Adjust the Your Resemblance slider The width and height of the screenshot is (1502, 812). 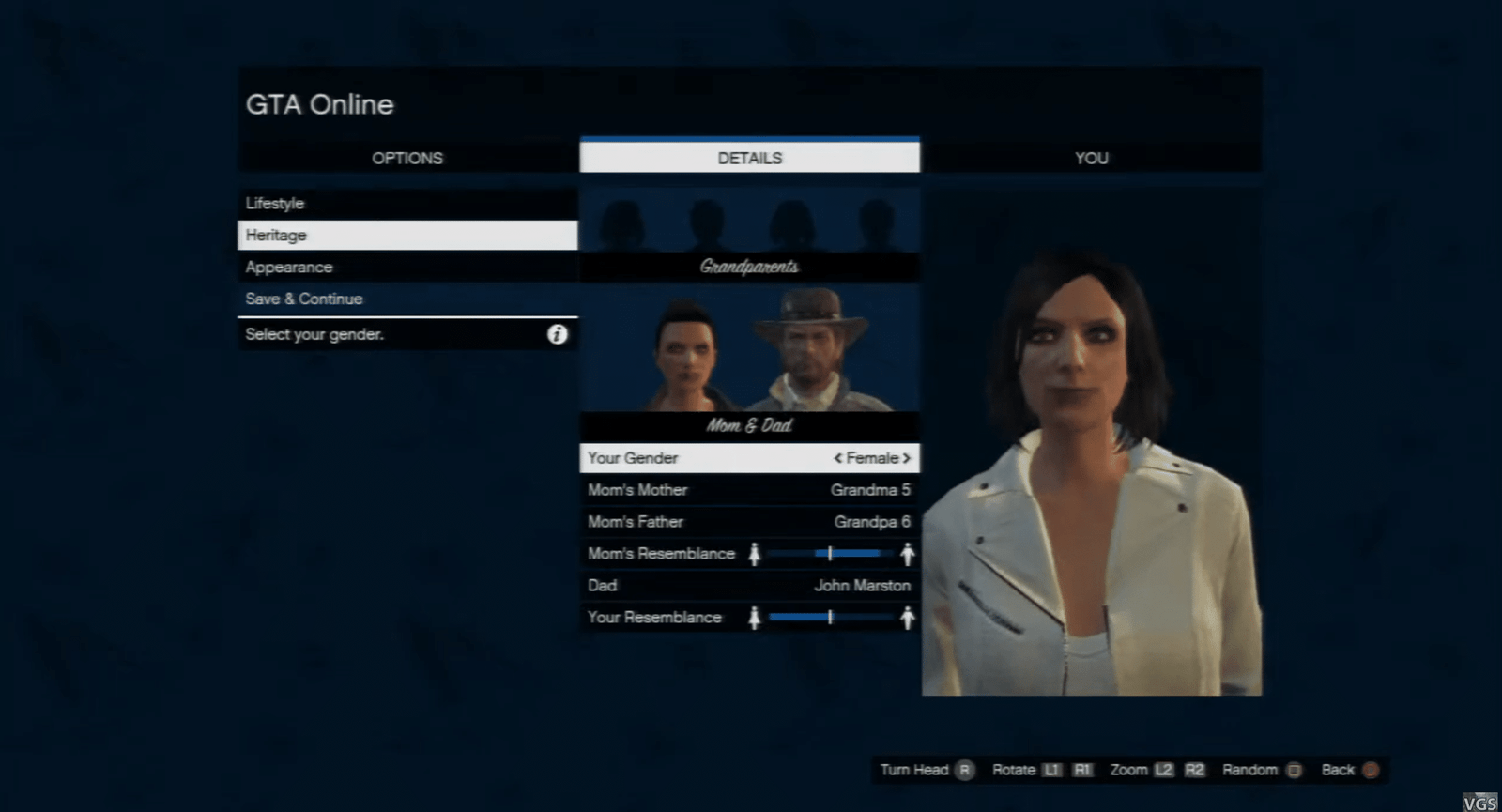[831, 618]
